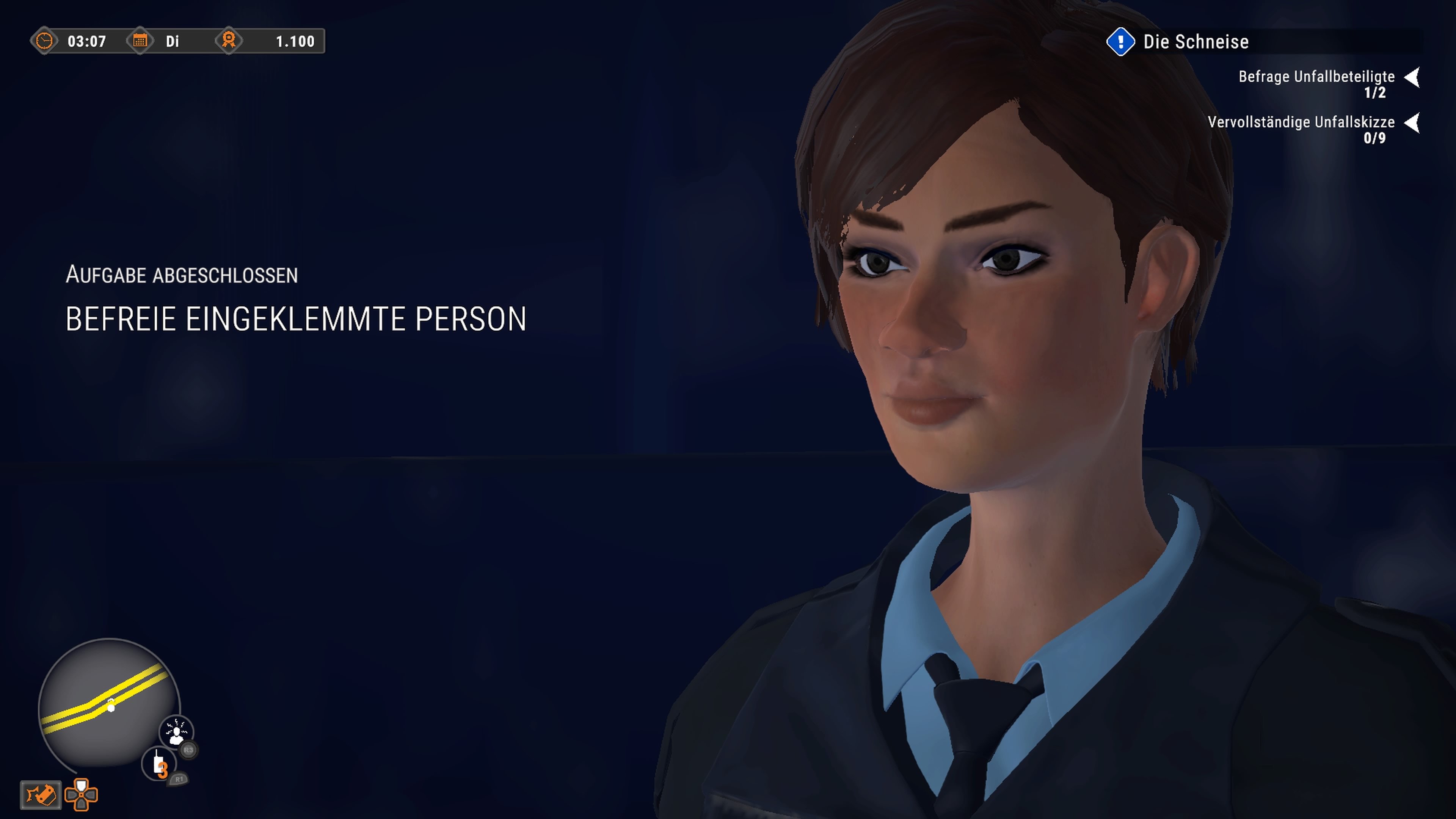Image resolution: width=1456 pixels, height=819 pixels.
Task: Click the clock icon showing 03:07
Action: 45,41
